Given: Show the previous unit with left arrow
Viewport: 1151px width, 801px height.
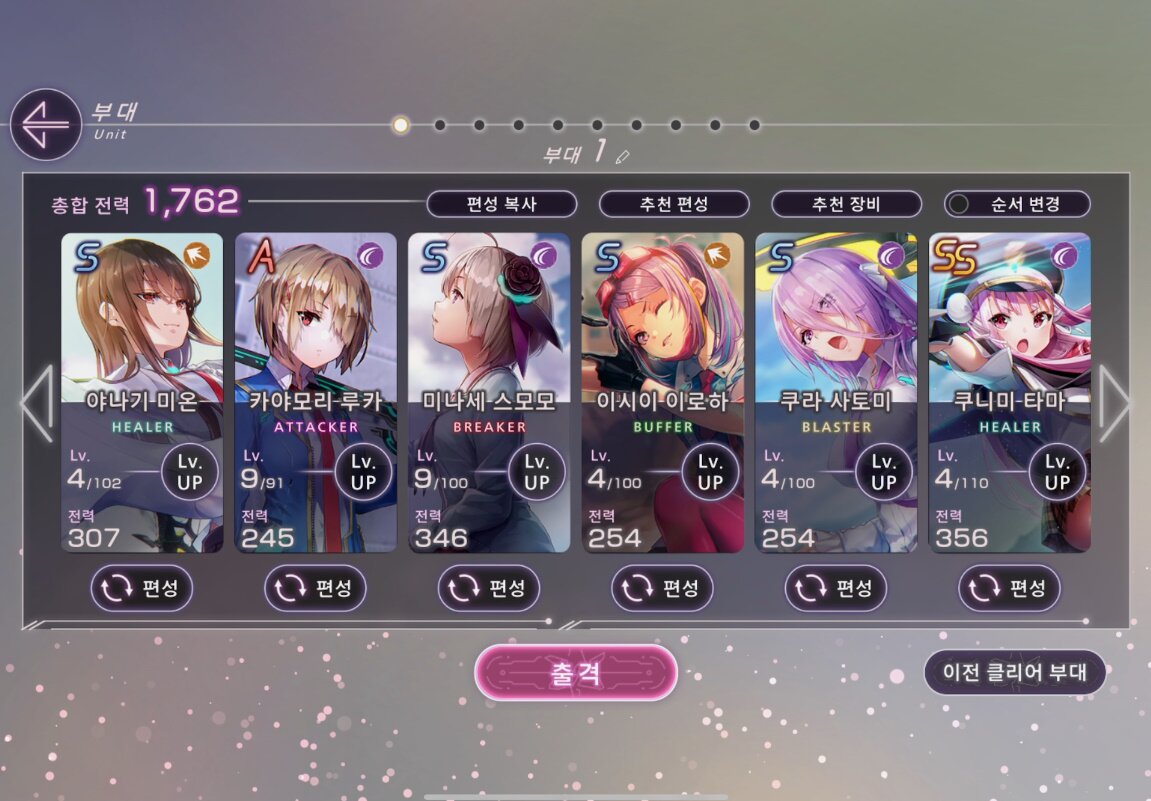Looking at the screenshot, I should click(37, 403).
